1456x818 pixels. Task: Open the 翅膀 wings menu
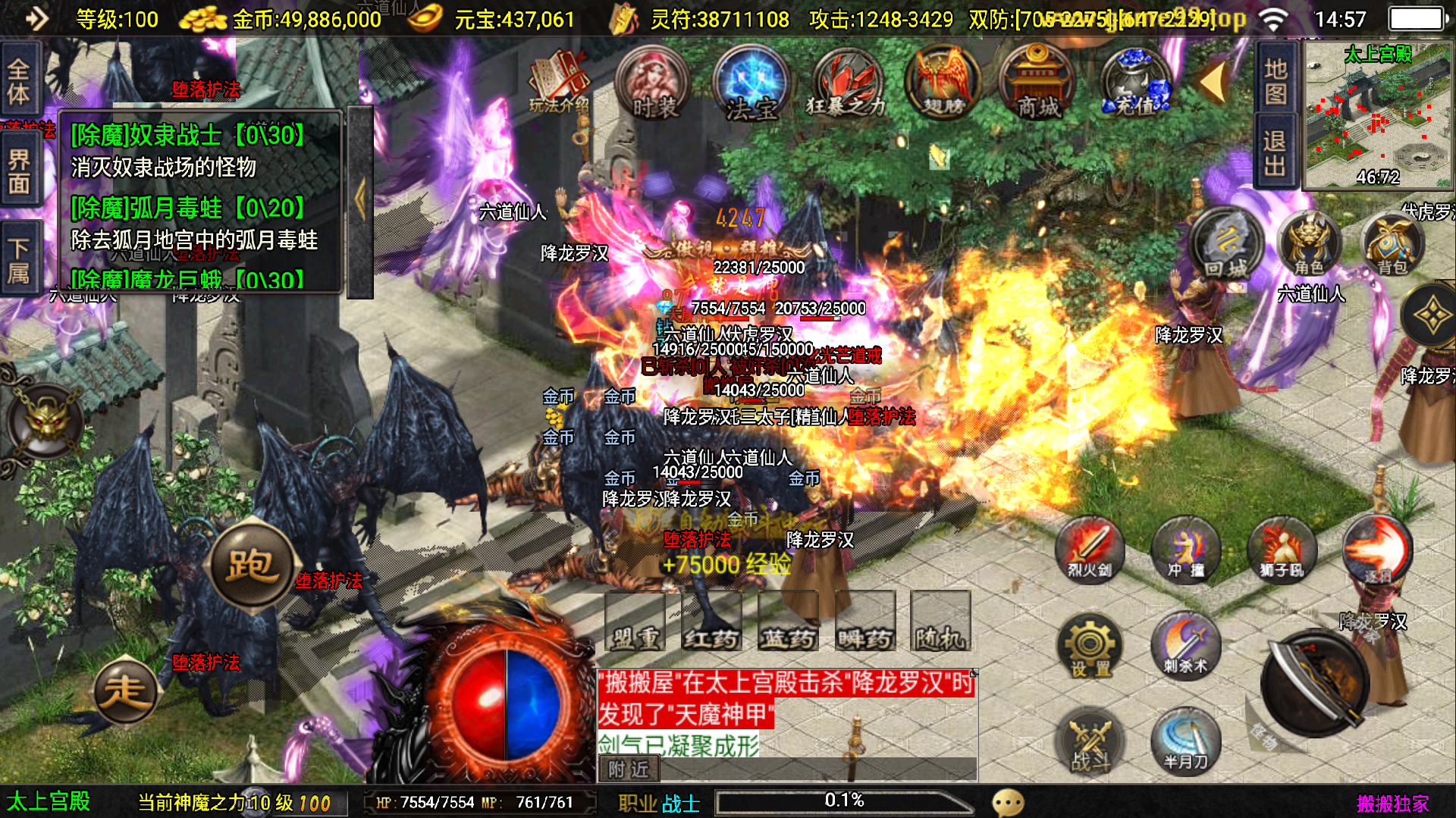coord(943,83)
